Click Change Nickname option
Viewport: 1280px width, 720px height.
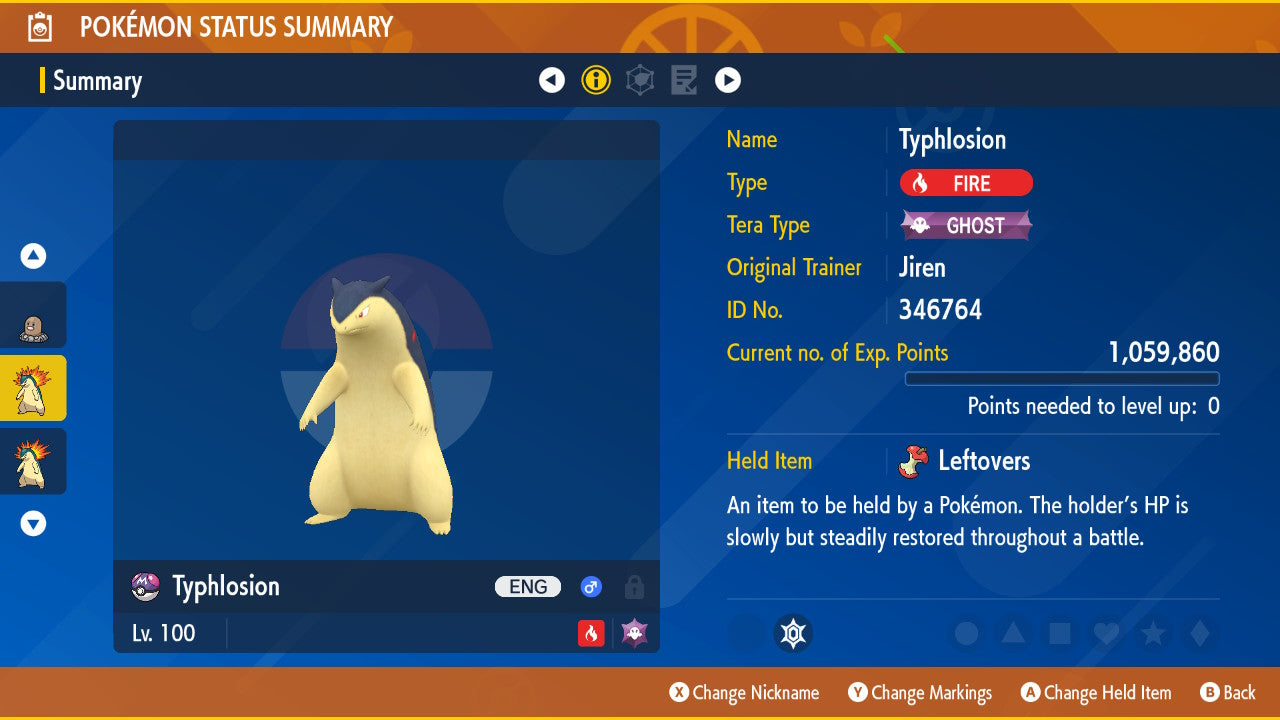[744, 693]
